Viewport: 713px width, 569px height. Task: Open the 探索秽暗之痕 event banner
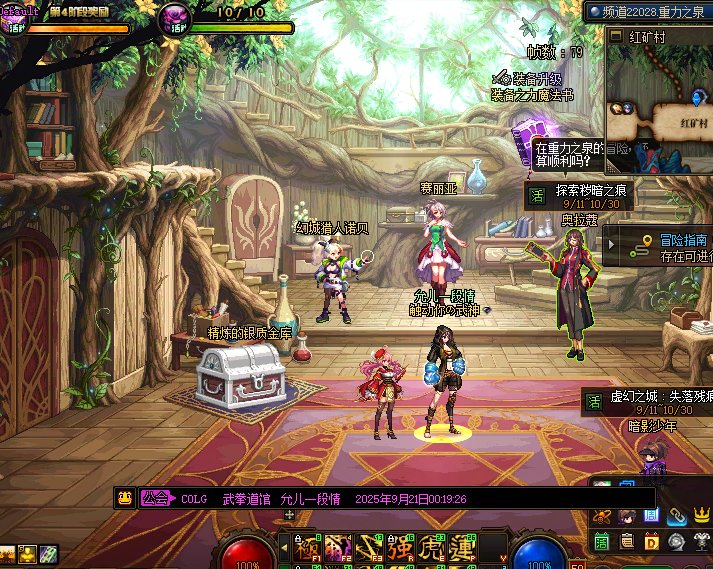click(590, 196)
